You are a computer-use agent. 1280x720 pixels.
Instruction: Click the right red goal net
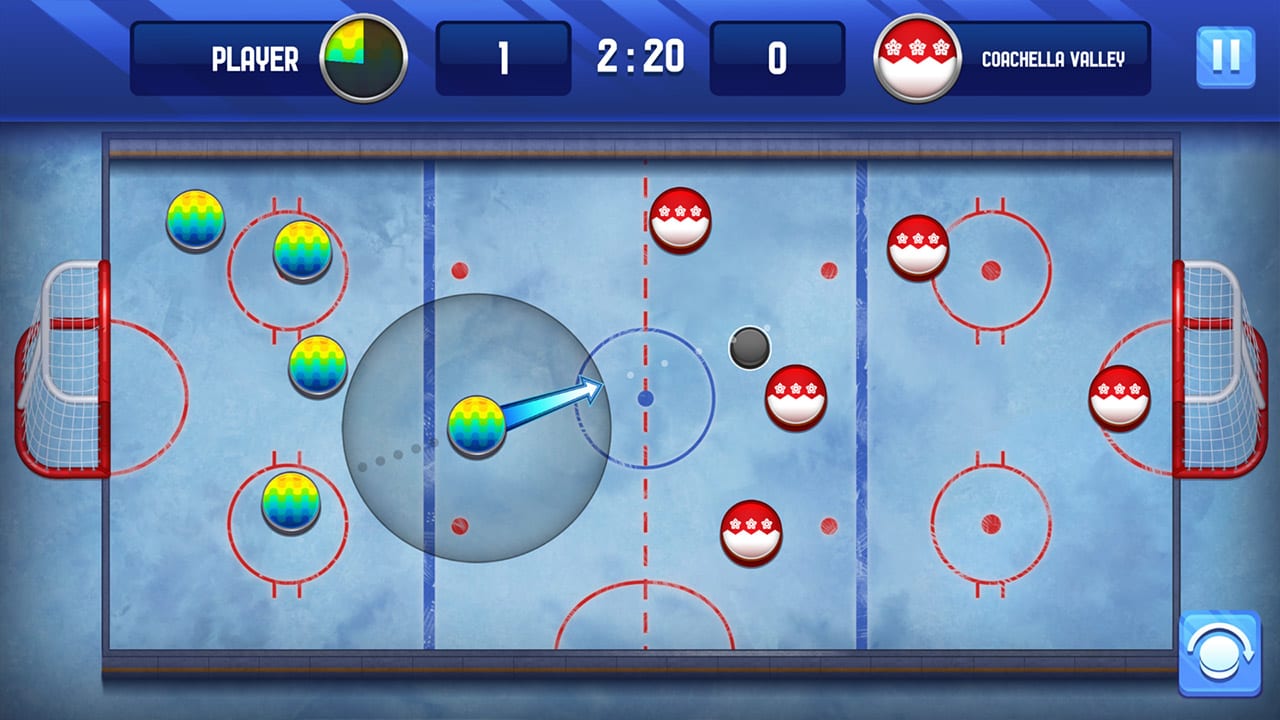1215,370
